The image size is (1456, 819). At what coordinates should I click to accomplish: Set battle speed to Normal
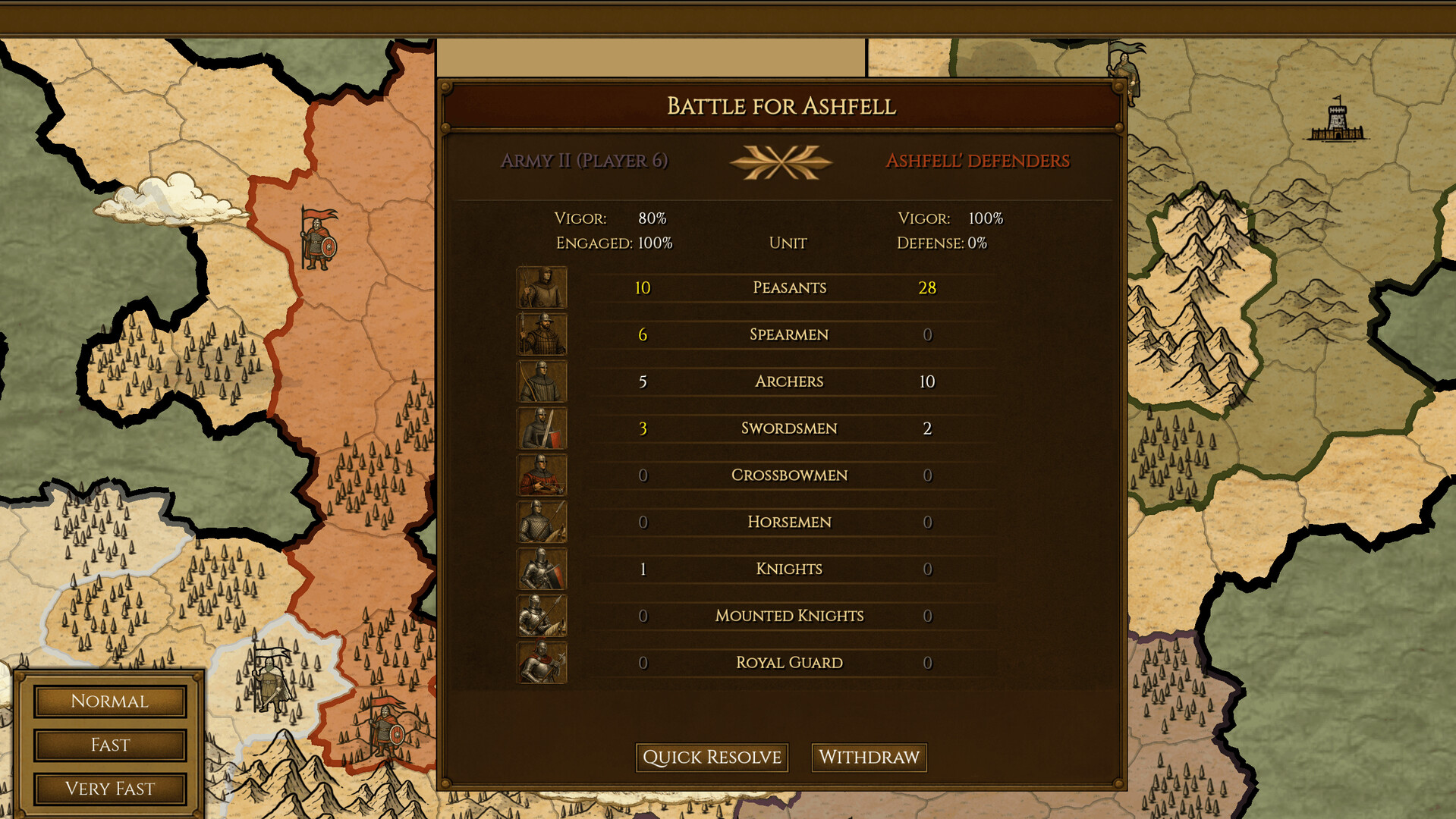pyautogui.click(x=109, y=701)
